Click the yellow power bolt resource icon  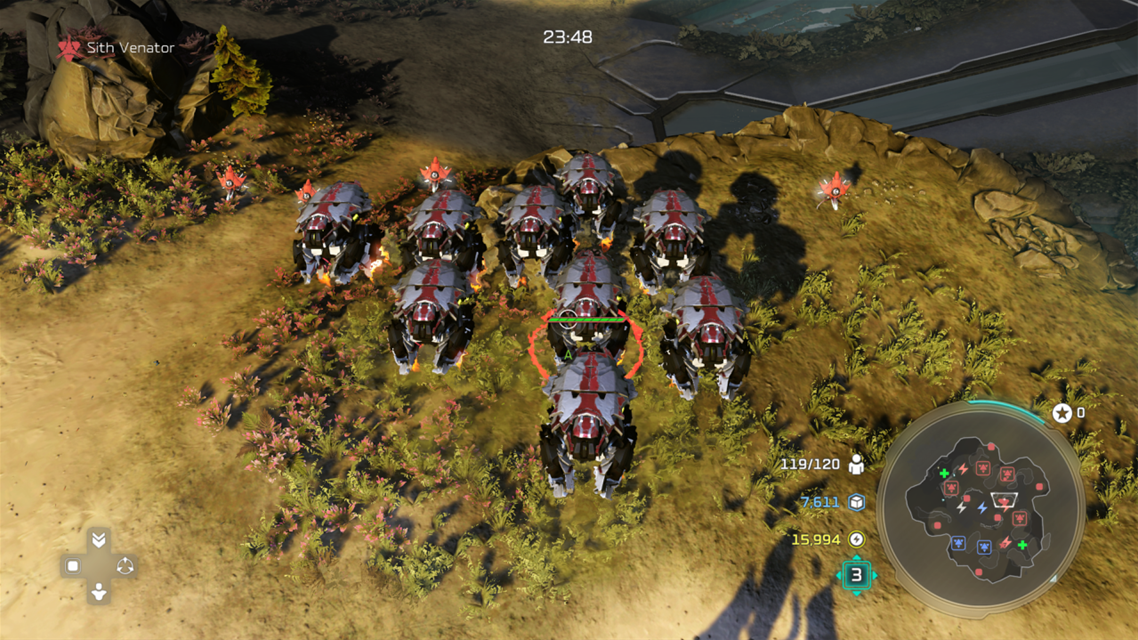856,539
